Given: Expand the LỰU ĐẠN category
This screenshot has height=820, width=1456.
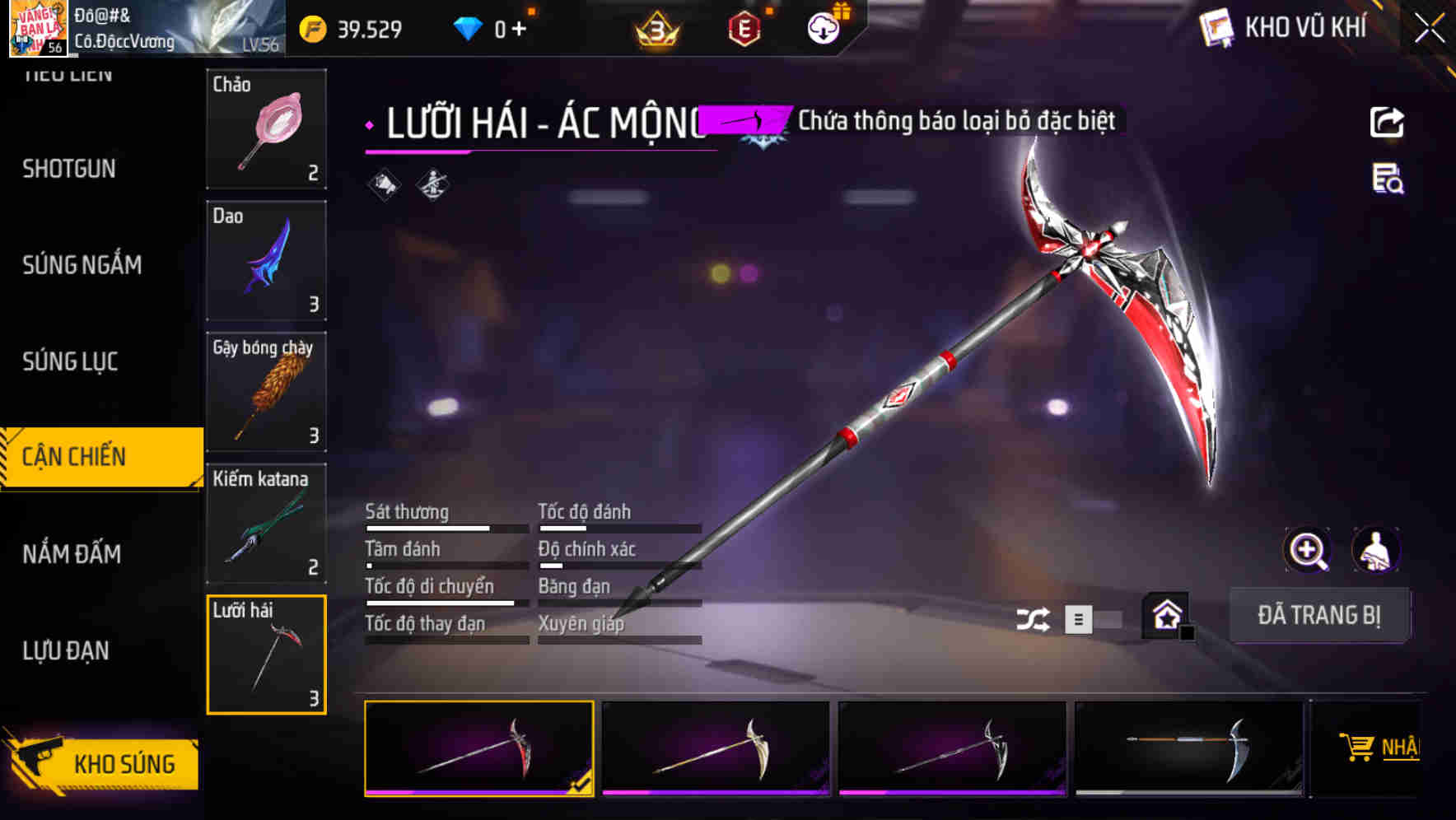Looking at the screenshot, I should [66, 650].
